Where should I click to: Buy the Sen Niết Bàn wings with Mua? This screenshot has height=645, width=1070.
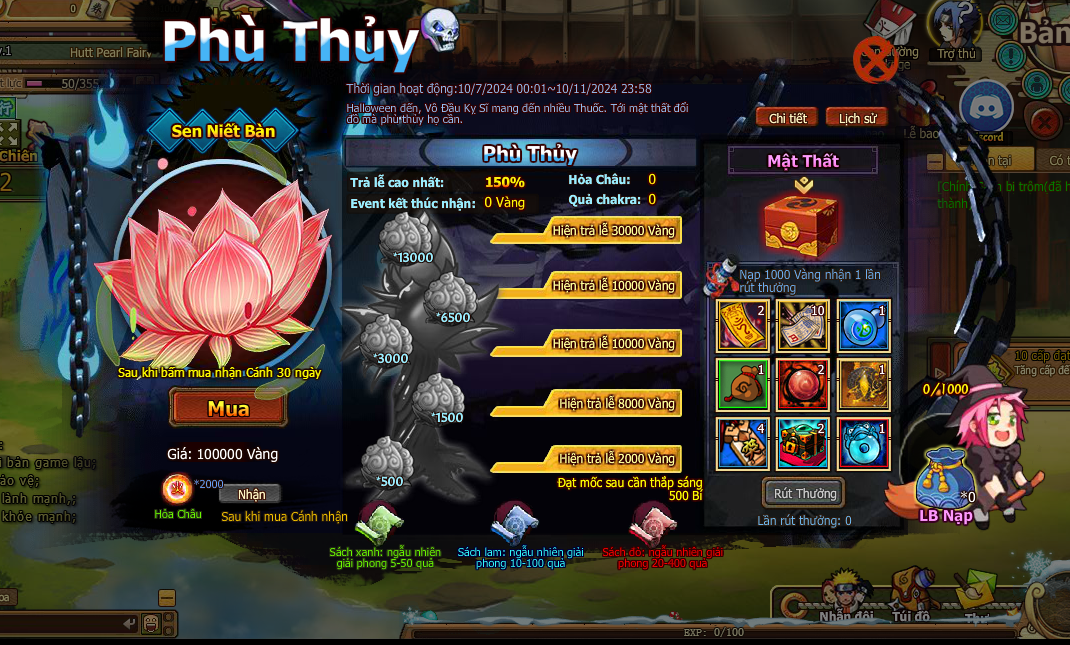(228, 408)
